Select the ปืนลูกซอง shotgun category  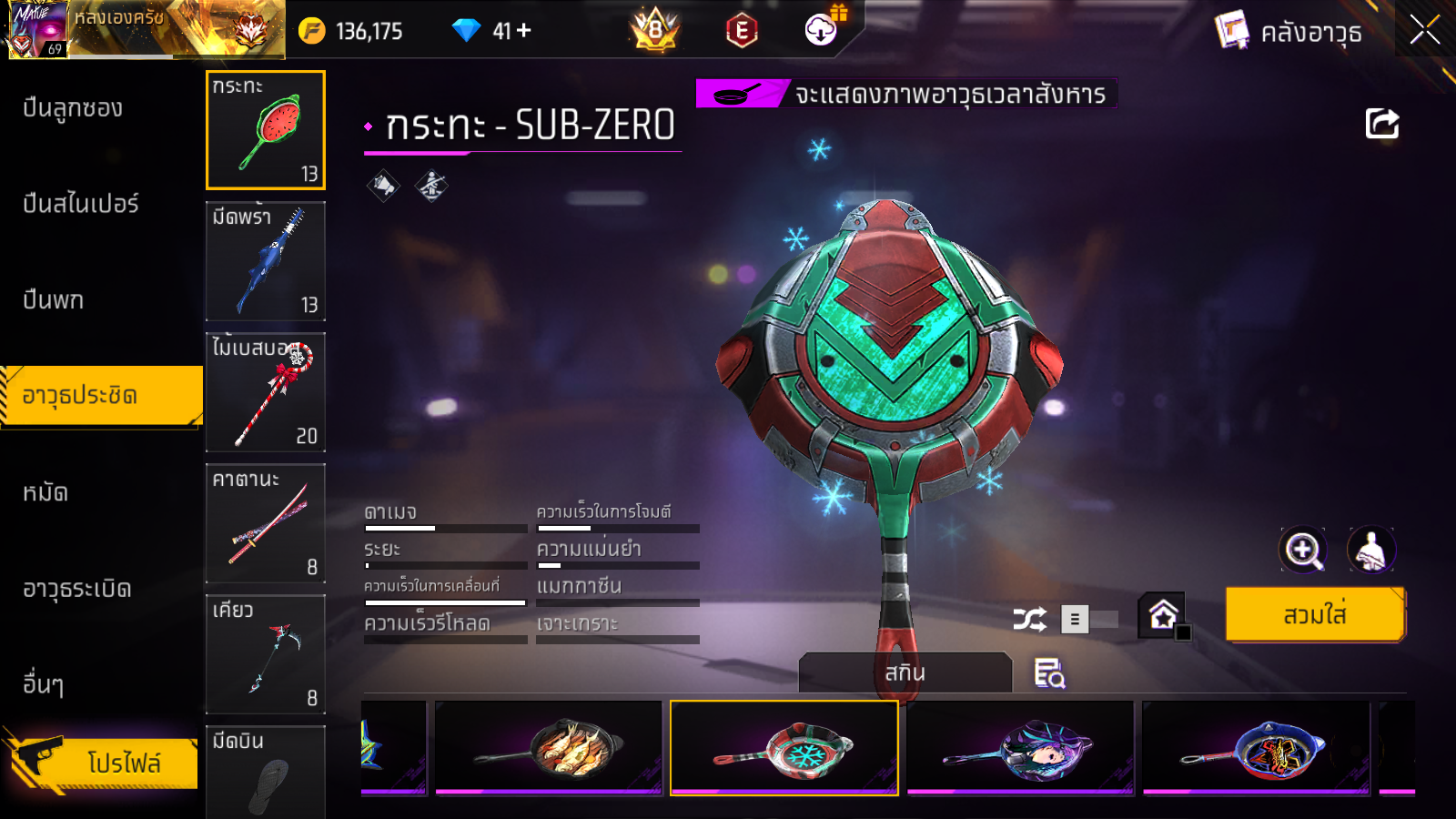click(x=73, y=108)
